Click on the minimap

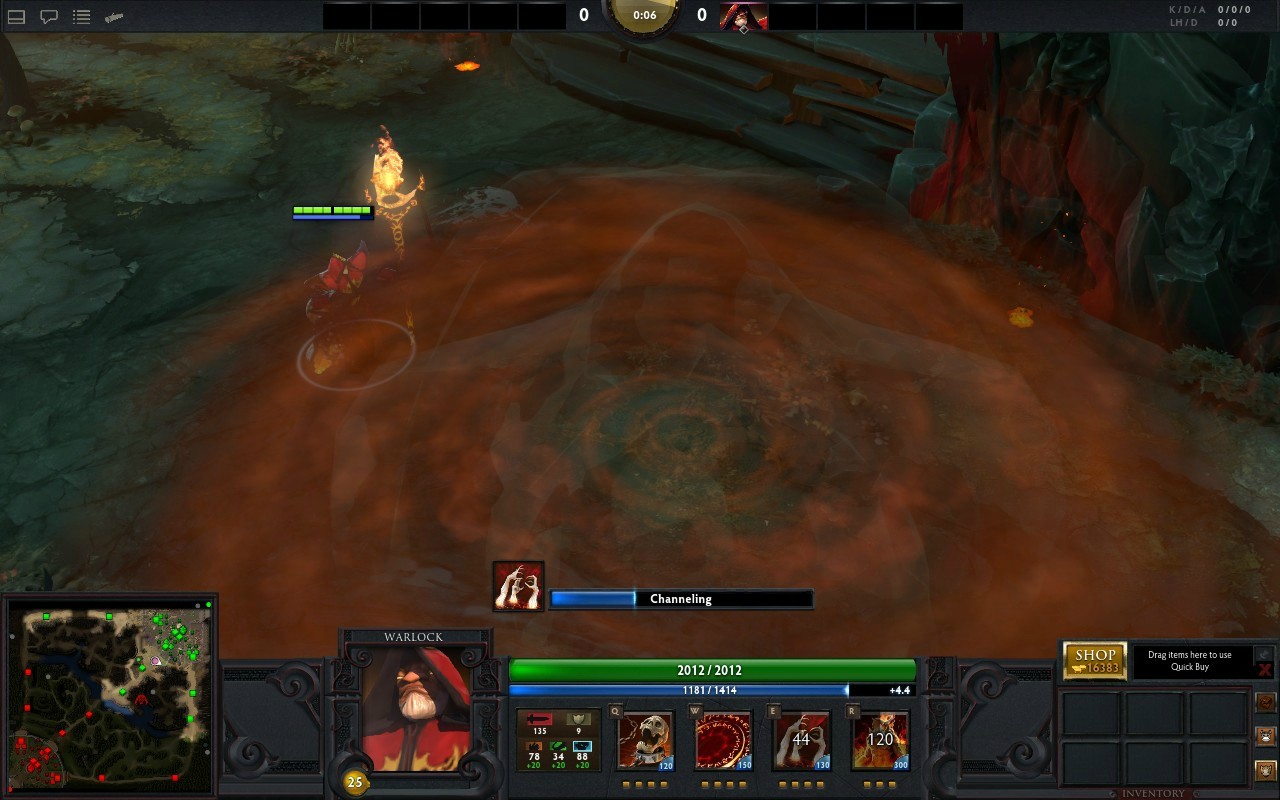[109, 694]
